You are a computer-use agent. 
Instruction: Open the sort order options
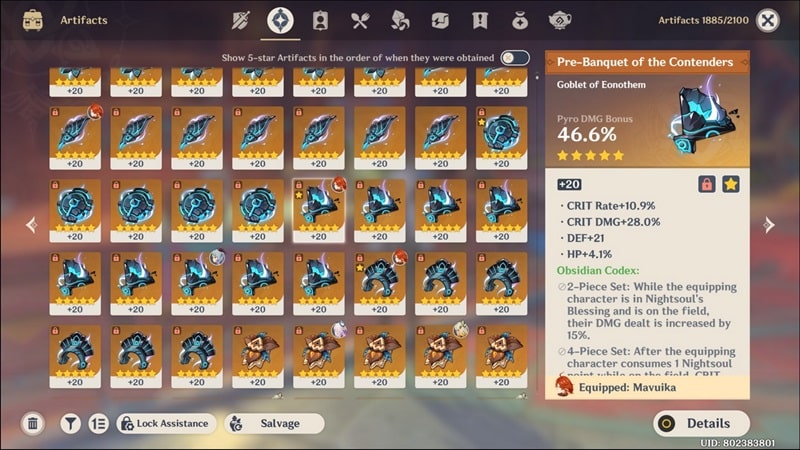(x=98, y=423)
